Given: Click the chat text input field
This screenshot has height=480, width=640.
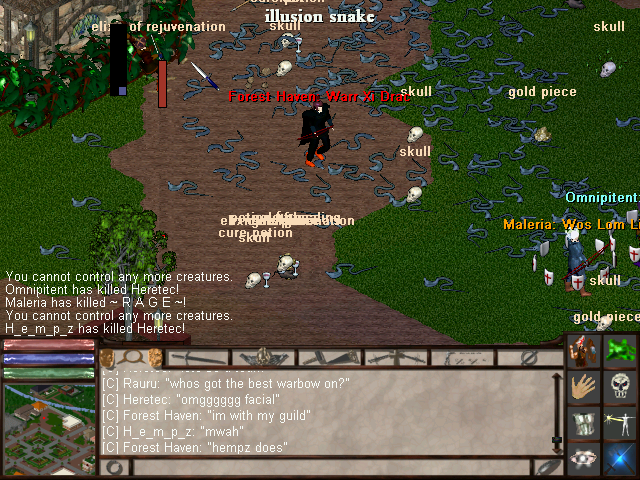Looking at the screenshot, I should (330, 467).
